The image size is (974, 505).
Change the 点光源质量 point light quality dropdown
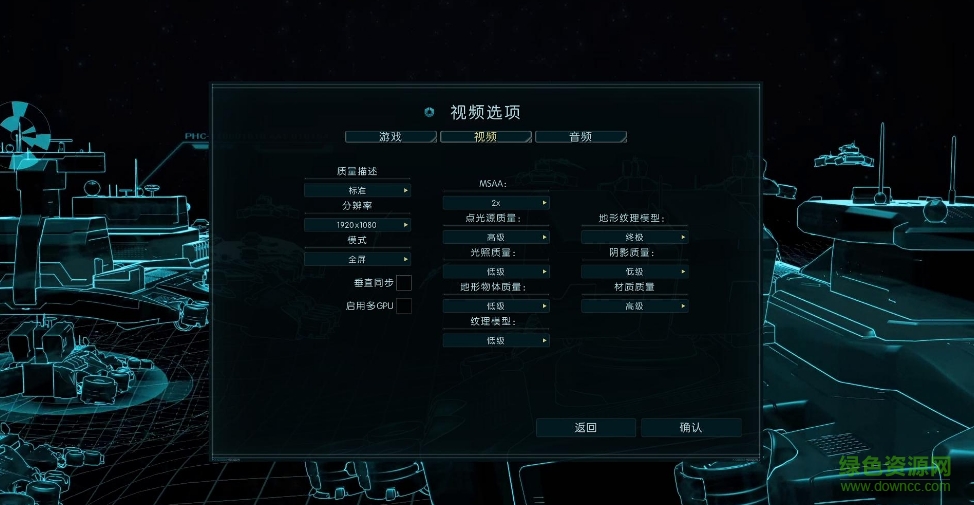pyautogui.click(x=496, y=237)
